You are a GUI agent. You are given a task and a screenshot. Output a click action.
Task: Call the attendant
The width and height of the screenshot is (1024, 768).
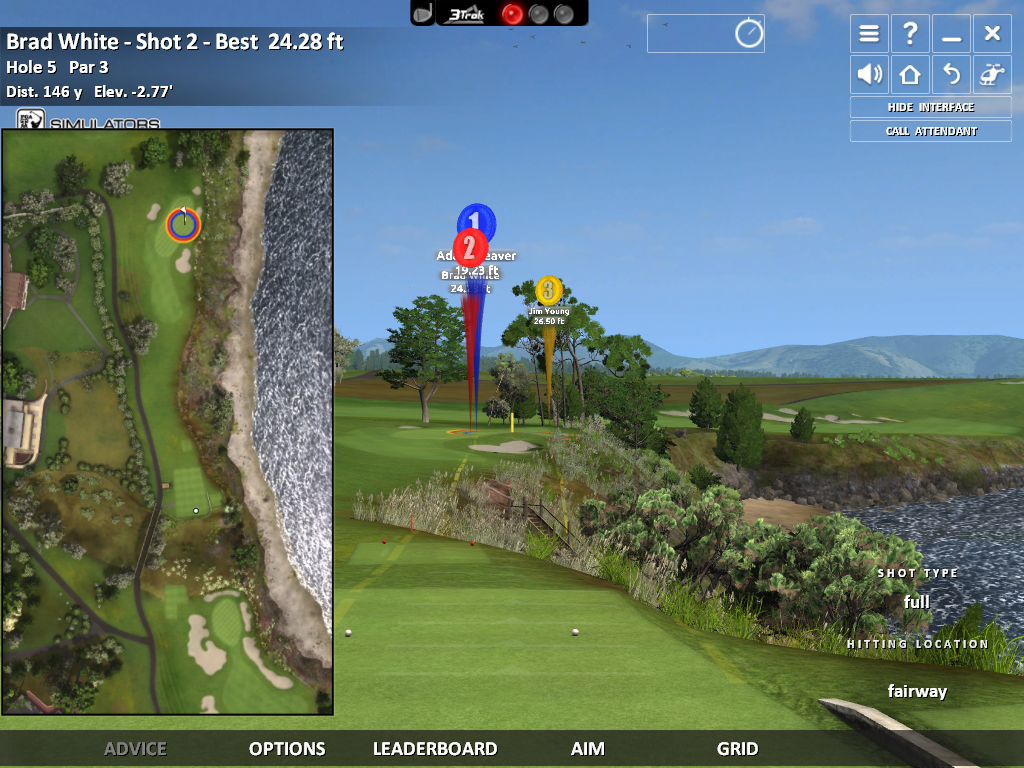(x=930, y=131)
